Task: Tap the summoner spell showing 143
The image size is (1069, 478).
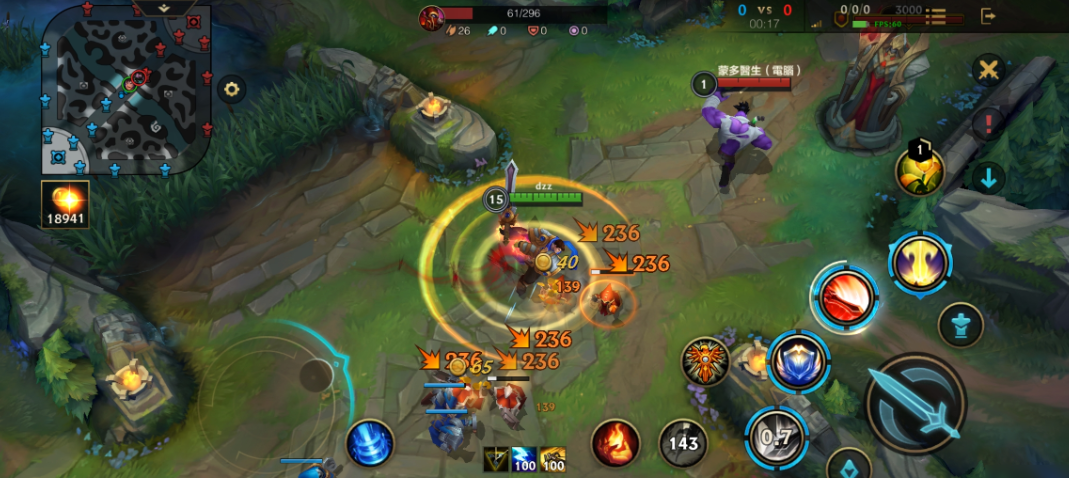Action: click(683, 443)
